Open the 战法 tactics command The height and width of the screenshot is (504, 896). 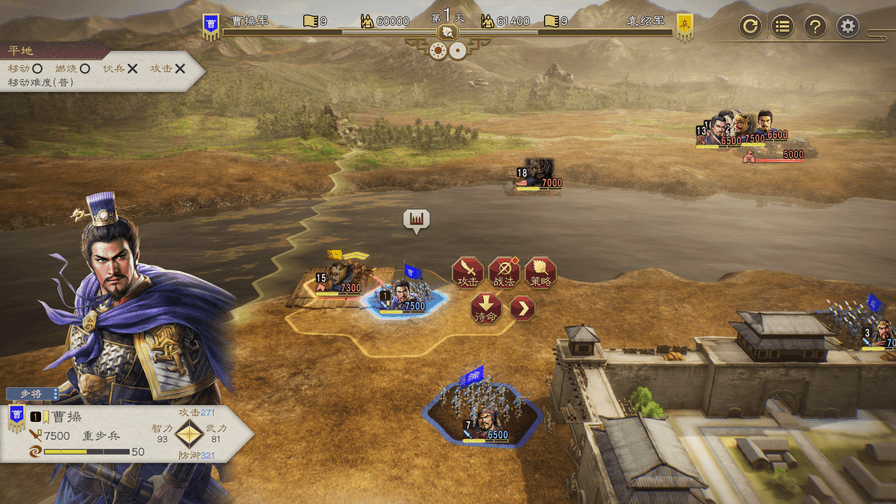tap(504, 273)
